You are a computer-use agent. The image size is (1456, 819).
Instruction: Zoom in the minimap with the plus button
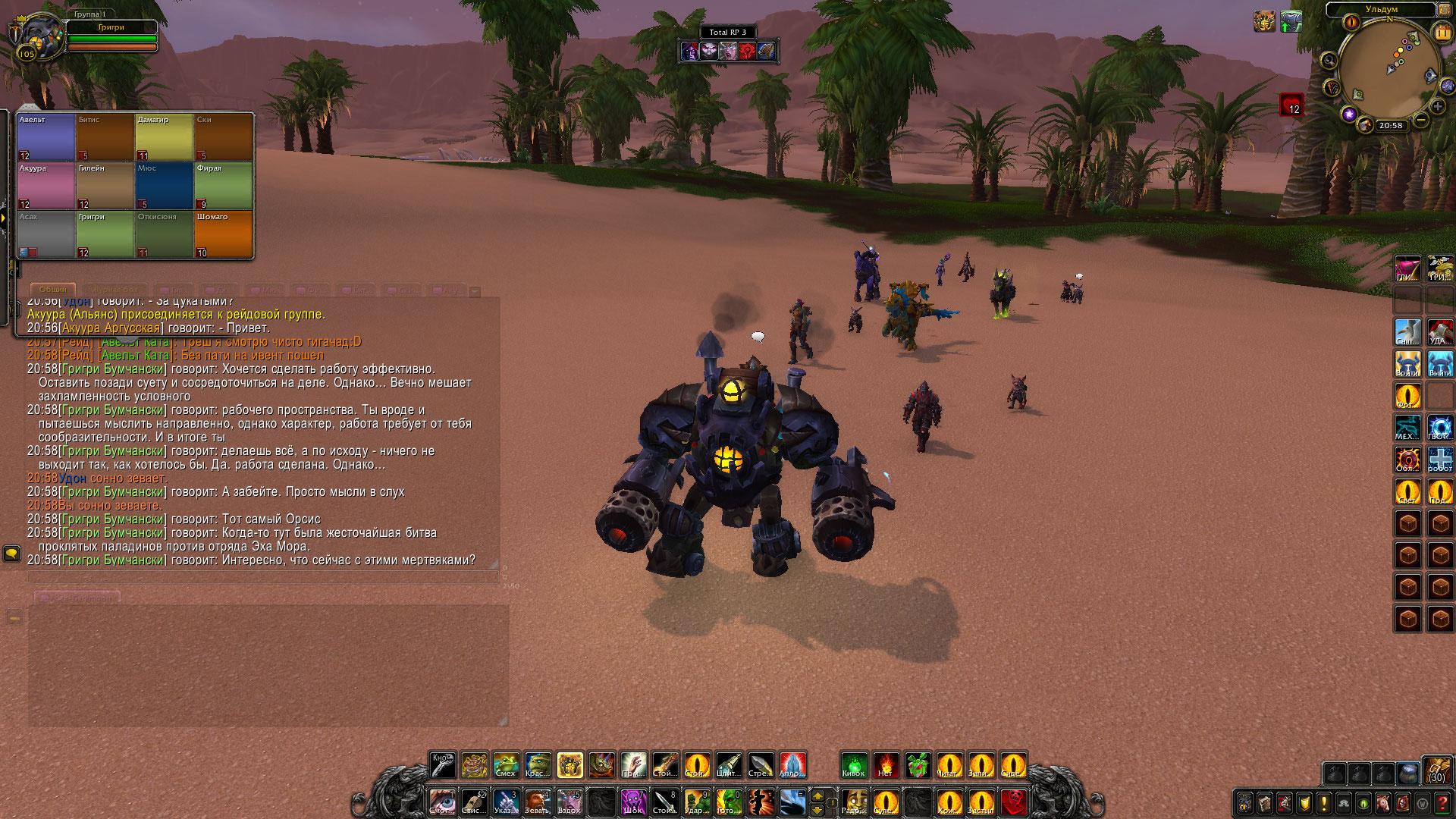[x=1437, y=107]
